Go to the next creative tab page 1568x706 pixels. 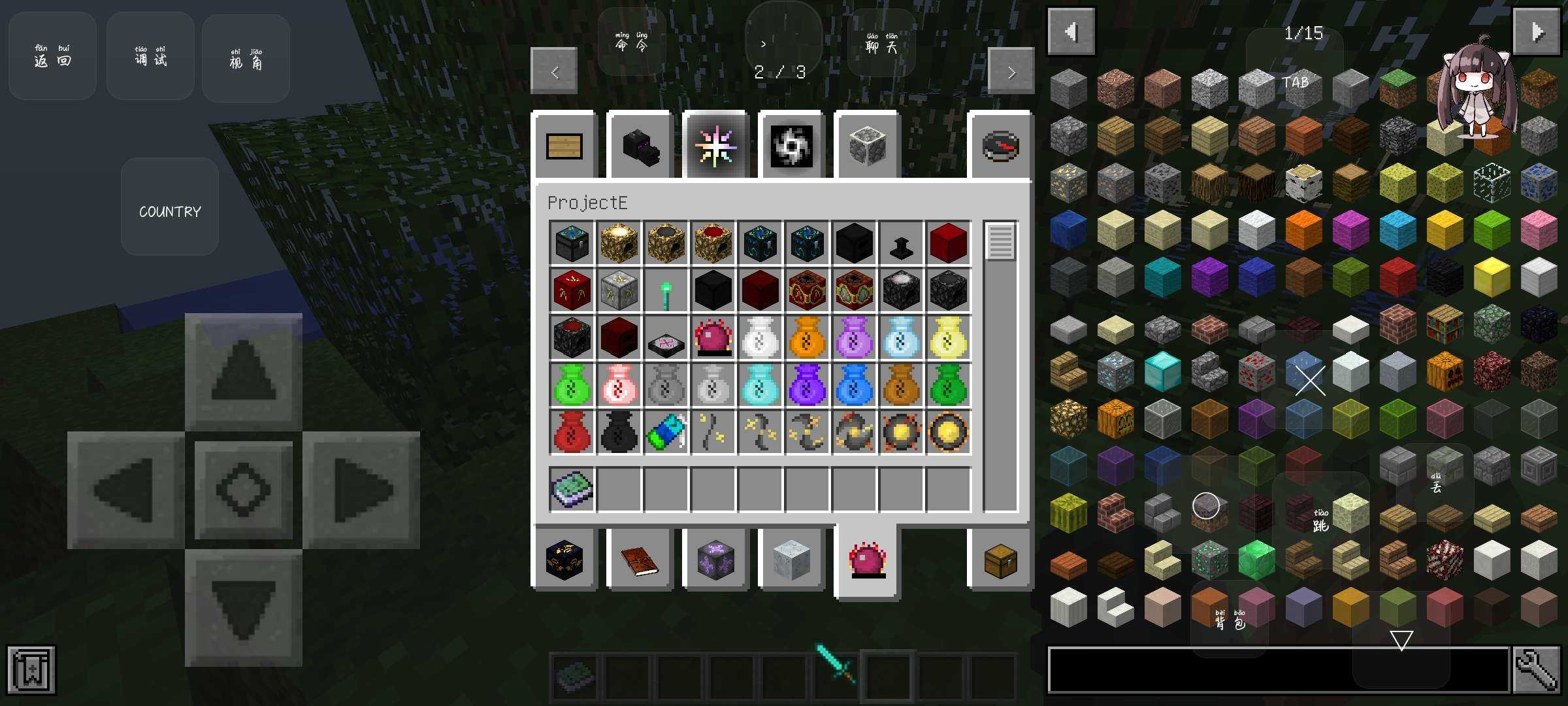(1011, 71)
